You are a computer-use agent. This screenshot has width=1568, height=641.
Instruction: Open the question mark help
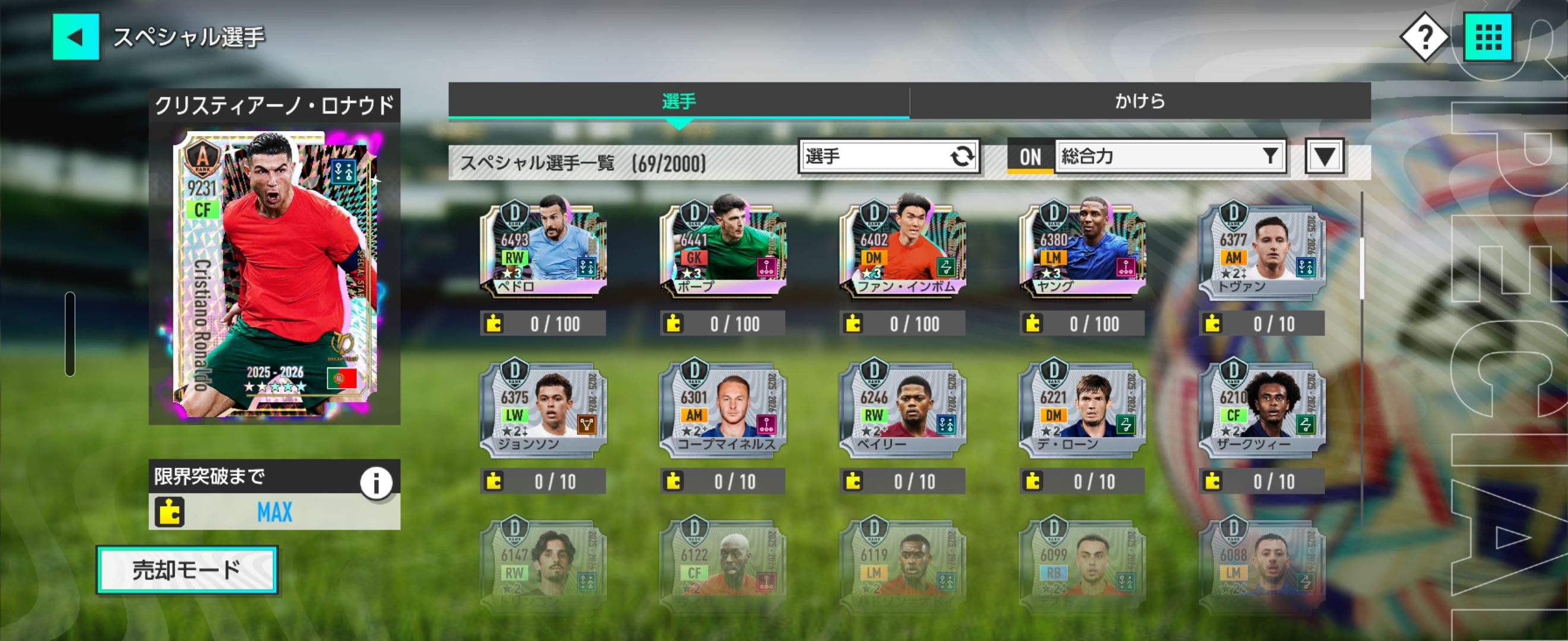pyautogui.click(x=1424, y=38)
